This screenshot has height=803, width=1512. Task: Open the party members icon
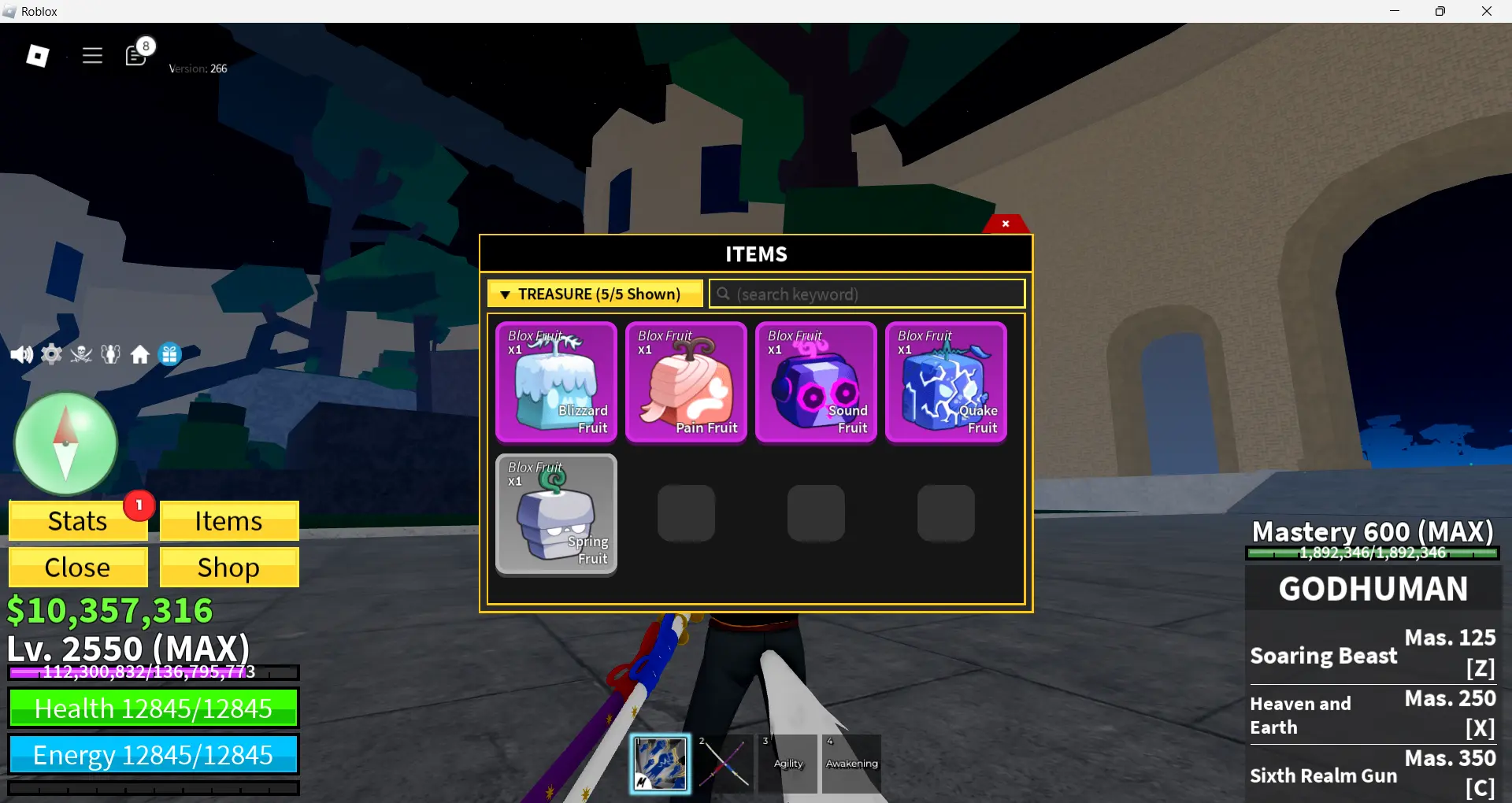point(110,354)
